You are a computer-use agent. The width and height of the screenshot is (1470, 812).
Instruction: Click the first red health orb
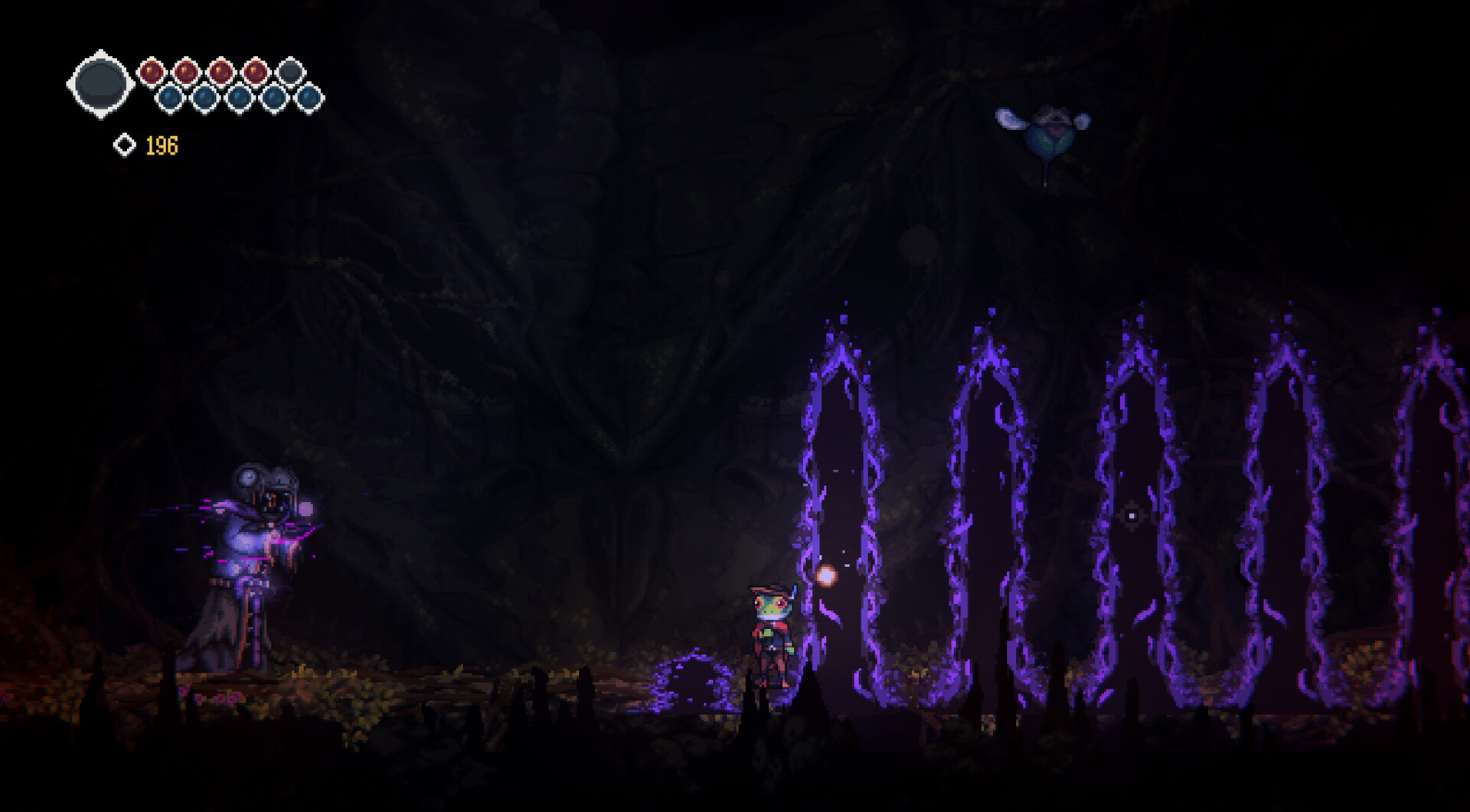click(x=152, y=70)
